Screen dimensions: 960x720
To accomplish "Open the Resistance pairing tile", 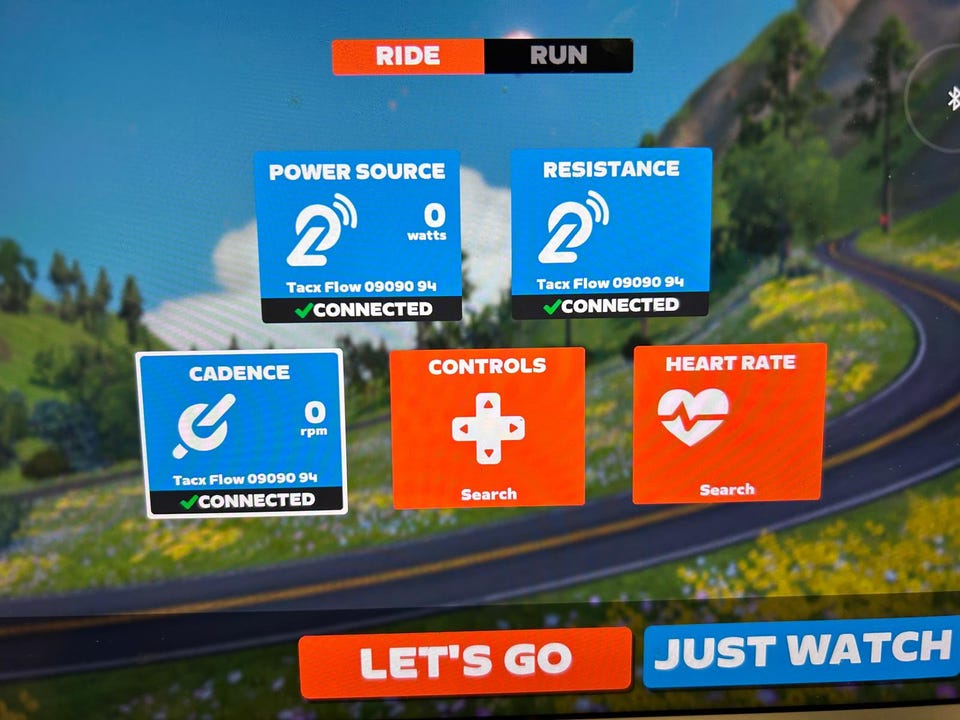I will [611, 233].
